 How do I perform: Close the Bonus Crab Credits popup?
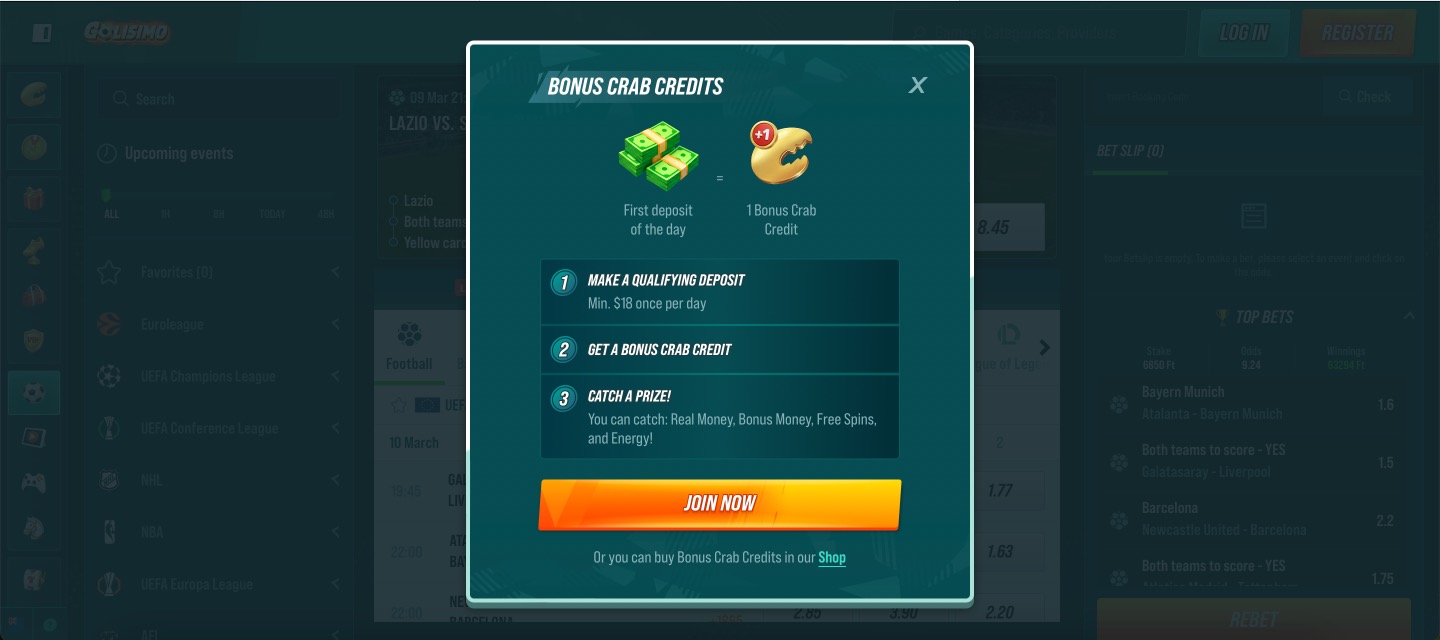(917, 86)
